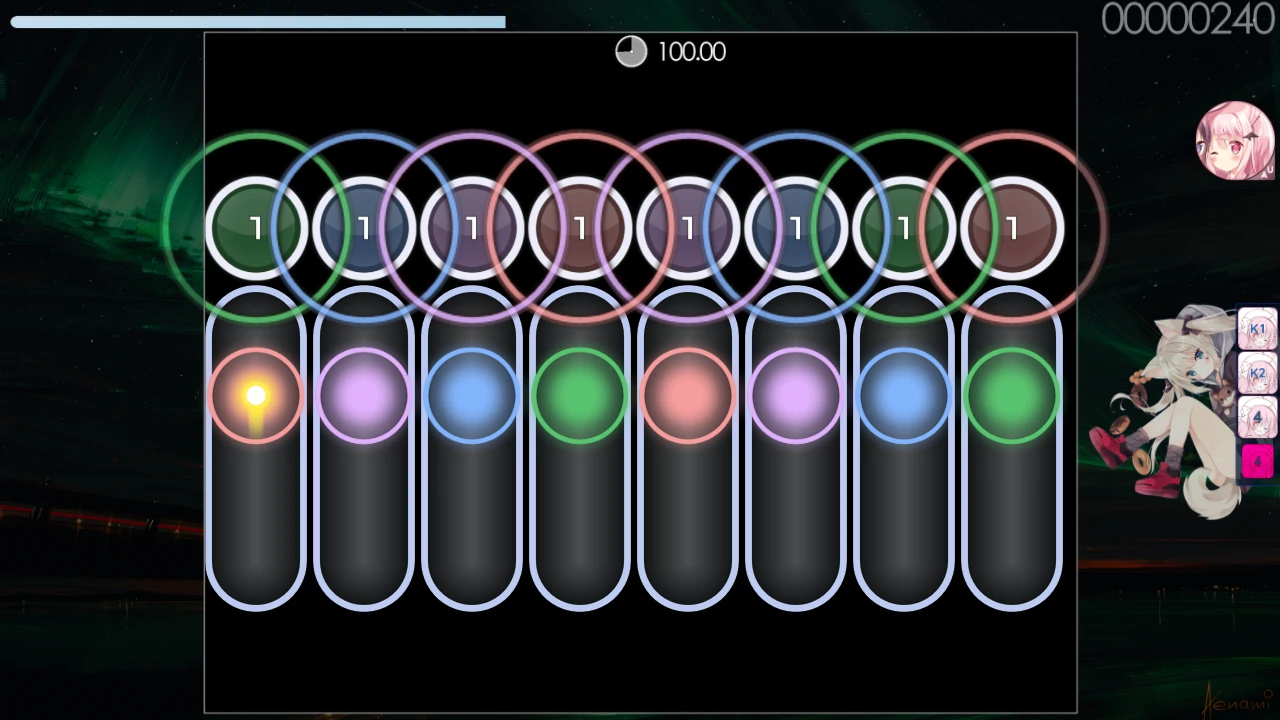
Task: Click the pie timer next to 100.00
Action: 631,51
